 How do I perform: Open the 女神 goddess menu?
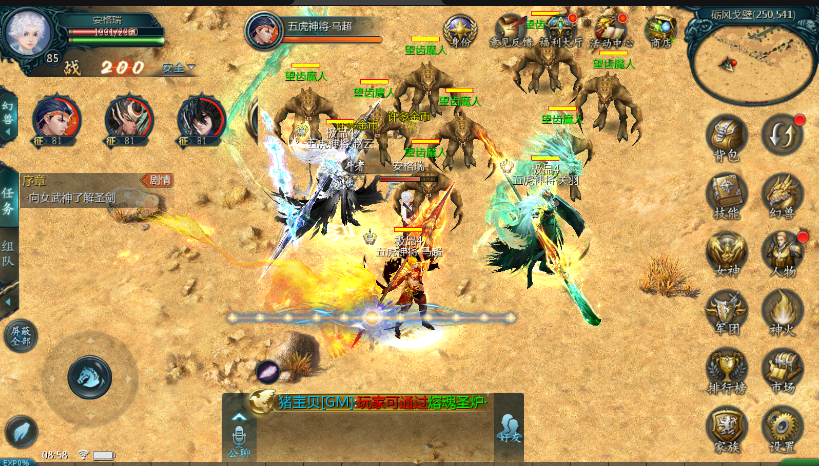(x=727, y=251)
